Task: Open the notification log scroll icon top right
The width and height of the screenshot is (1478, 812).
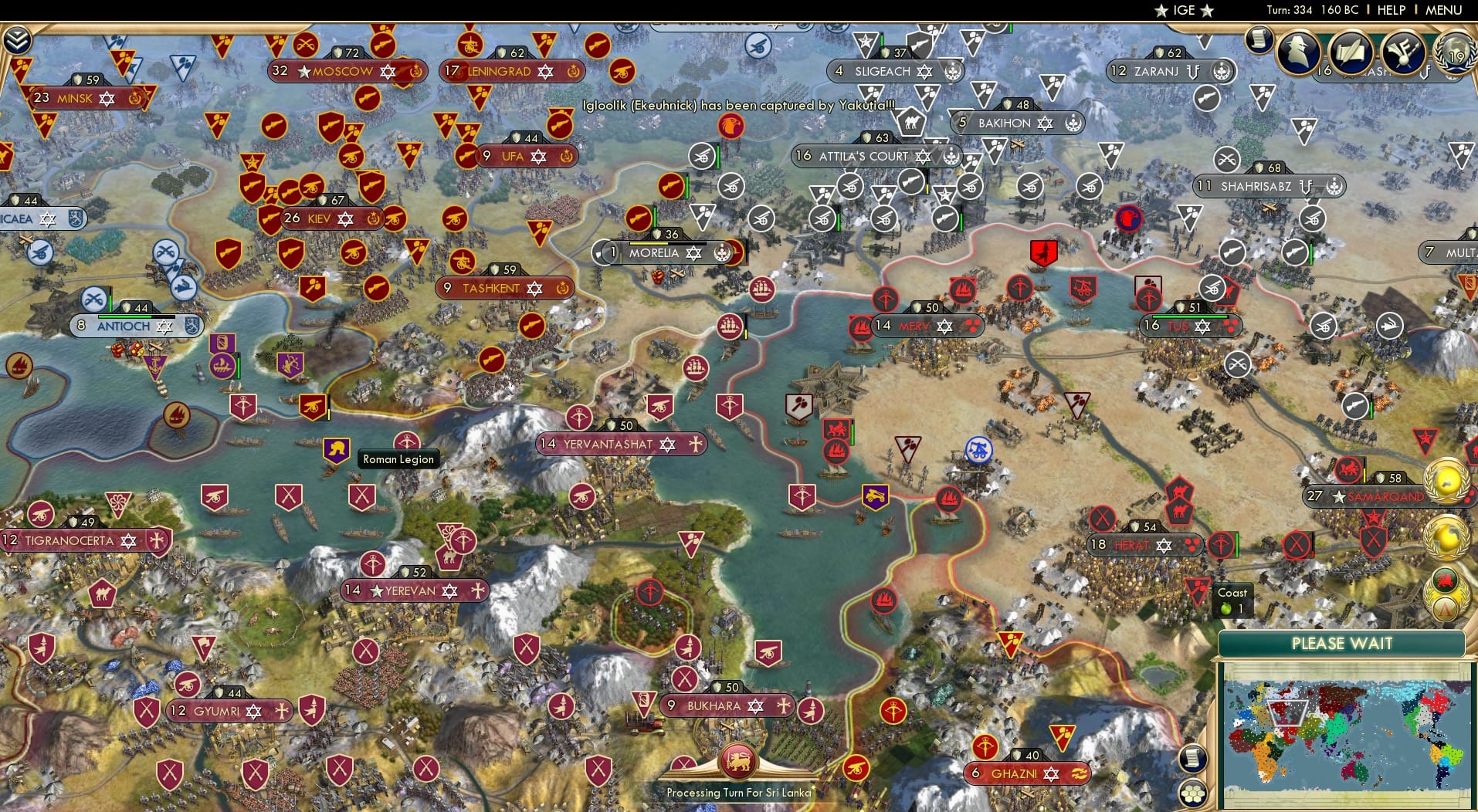Action: (x=1259, y=39)
